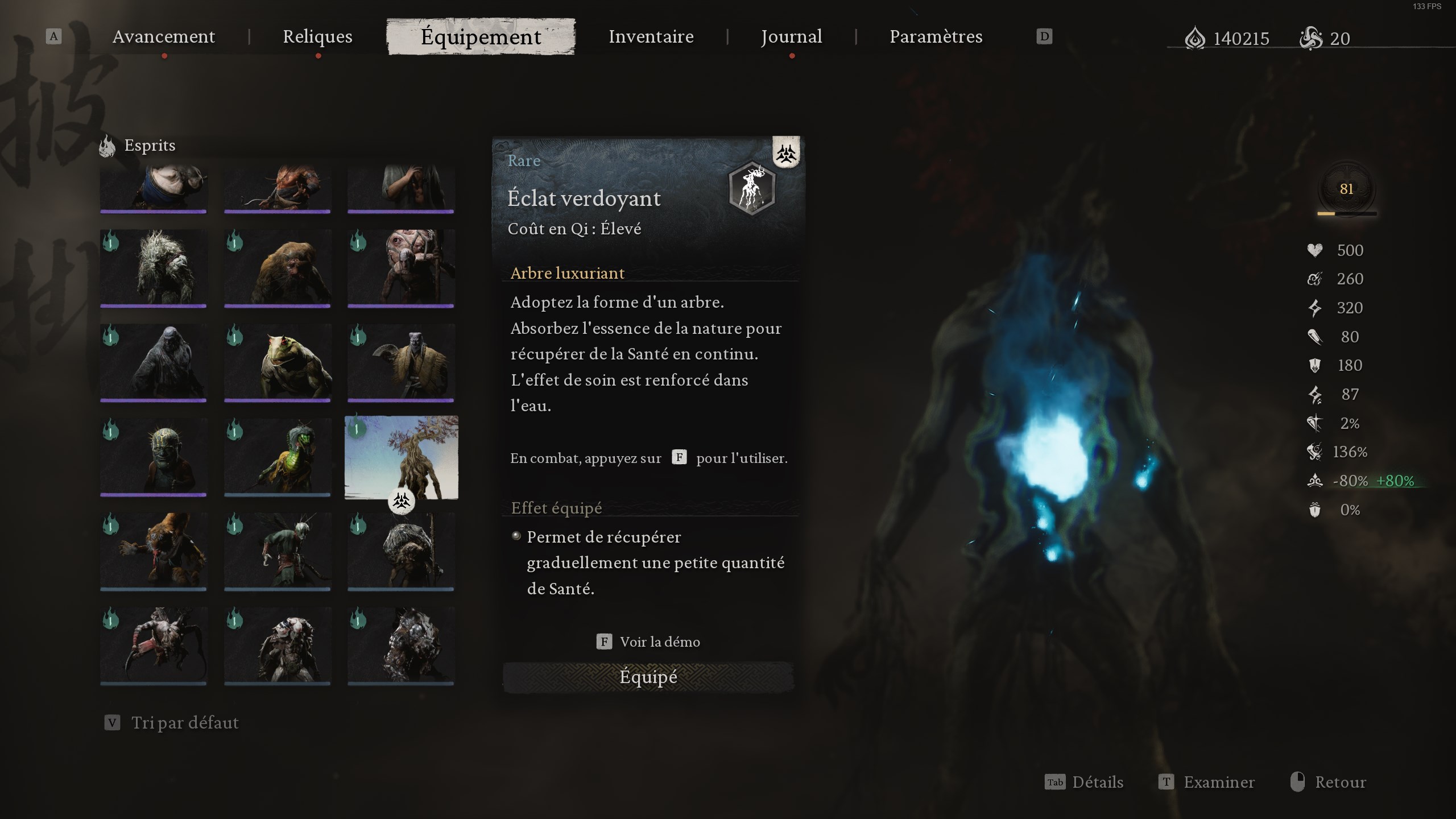Viewport: 1456px width, 819px height.
Task: Open the D key next category arrow
Action: [x=1044, y=36]
